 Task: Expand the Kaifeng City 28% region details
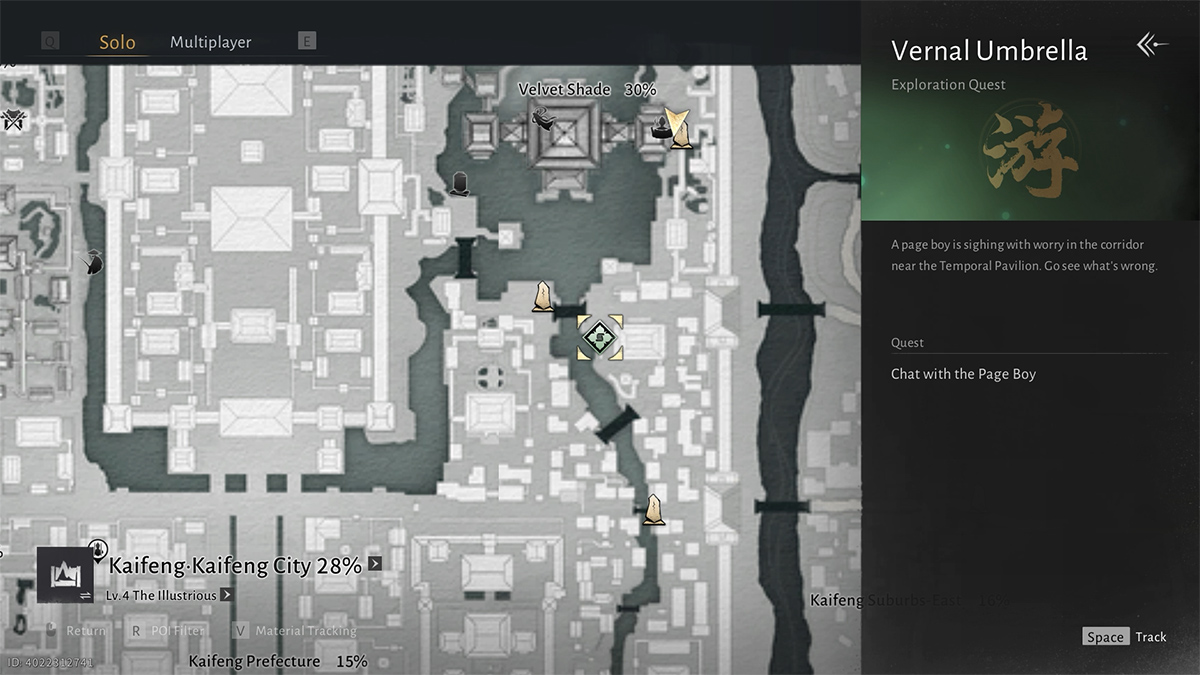coord(375,563)
